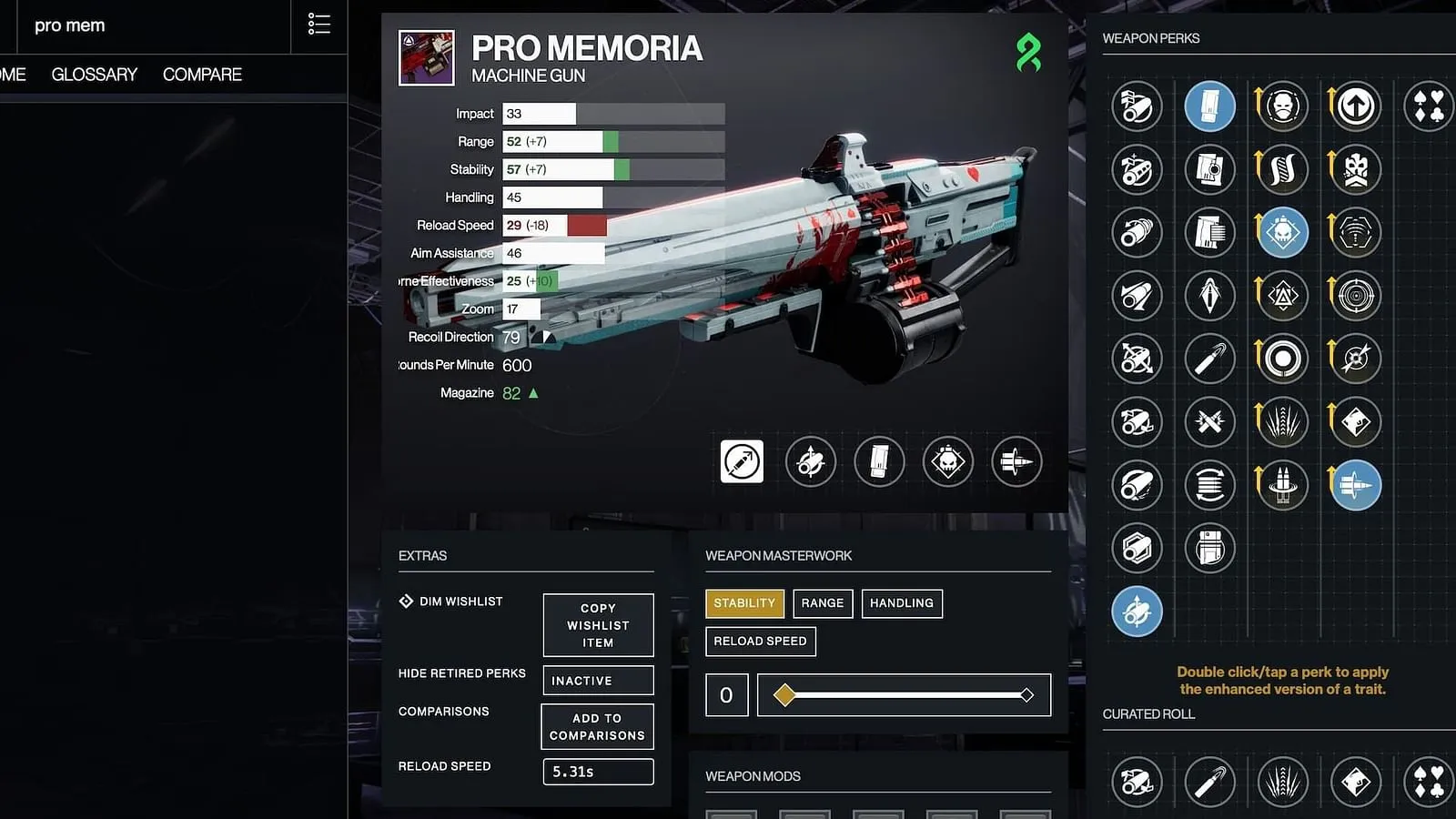
Task: Click the Add to Comparisons button
Action: (x=597, y=726)
